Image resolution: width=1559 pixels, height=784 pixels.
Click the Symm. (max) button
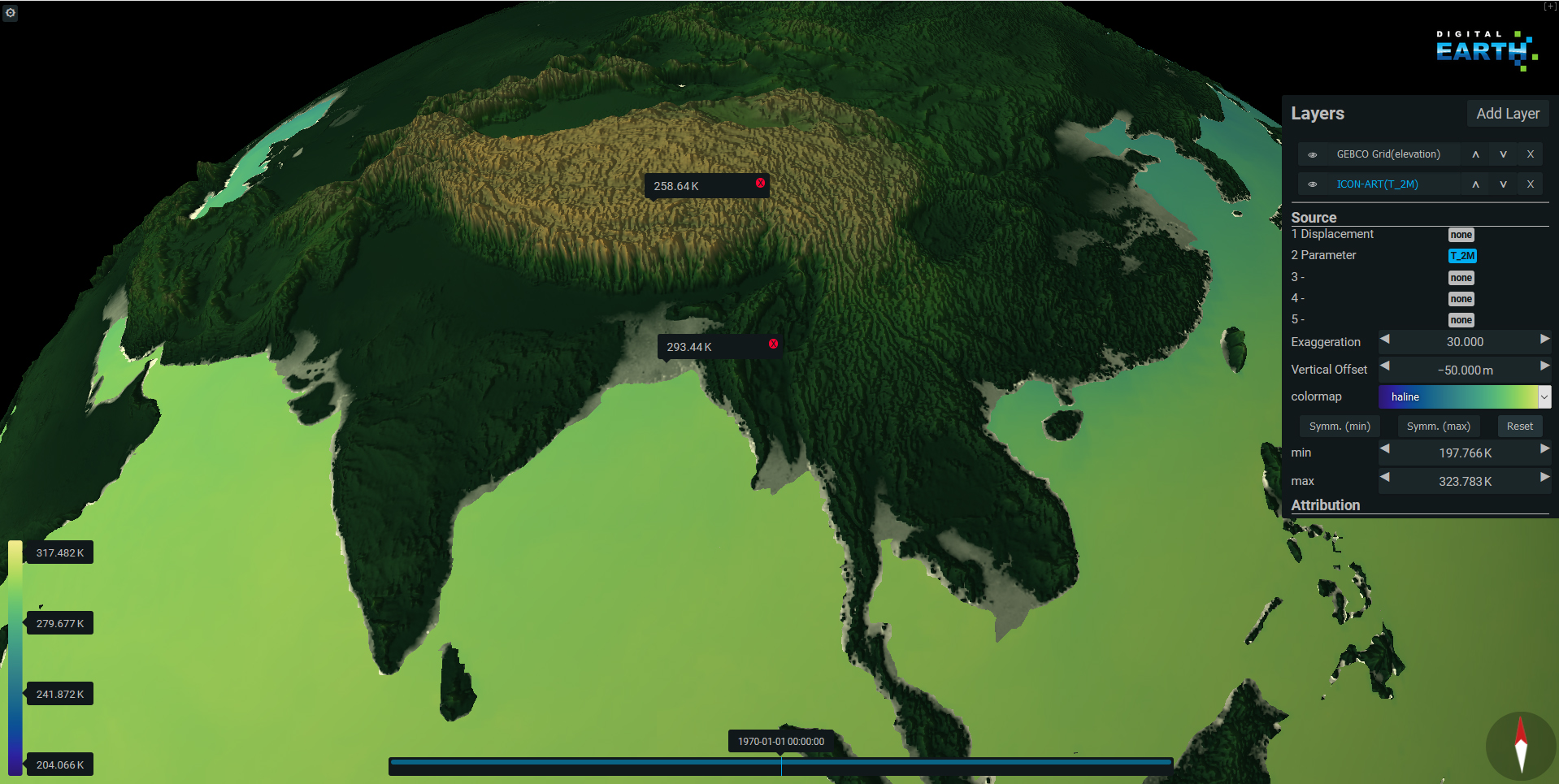[1438, 427]
